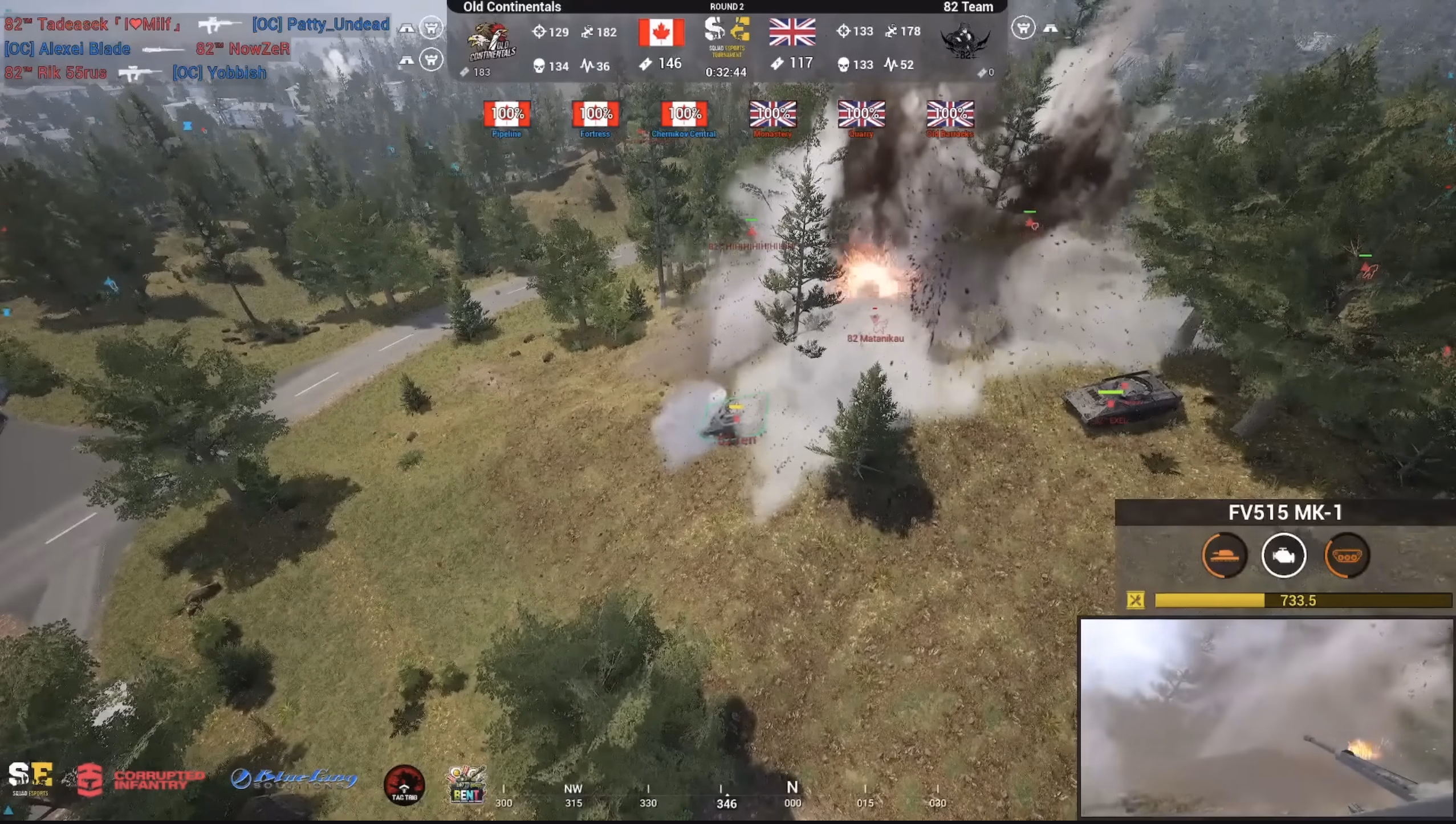Open the BlueFang Solutions sponsor logo

pos(294,779)
